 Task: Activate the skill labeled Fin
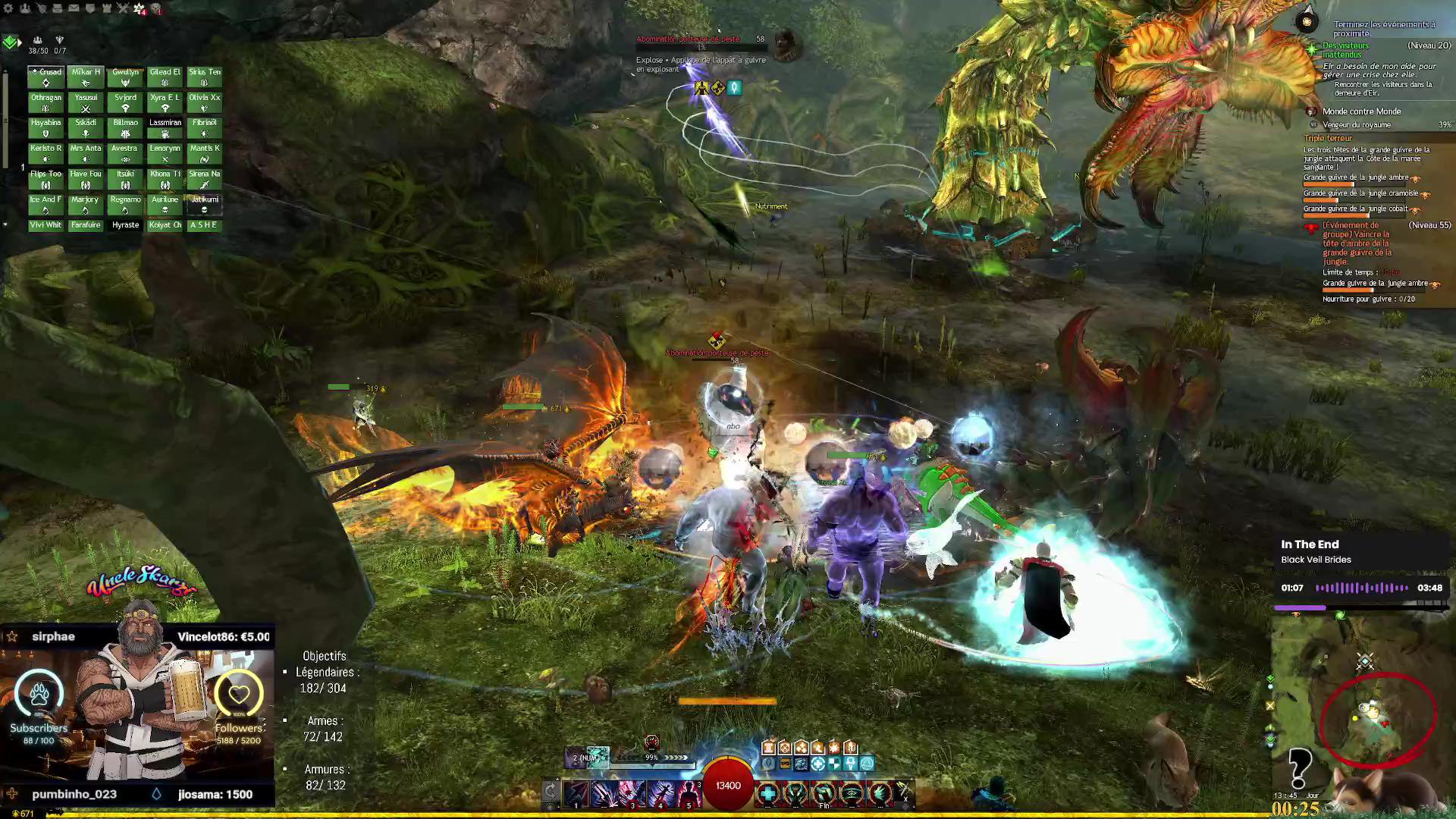tap(824, 794)
